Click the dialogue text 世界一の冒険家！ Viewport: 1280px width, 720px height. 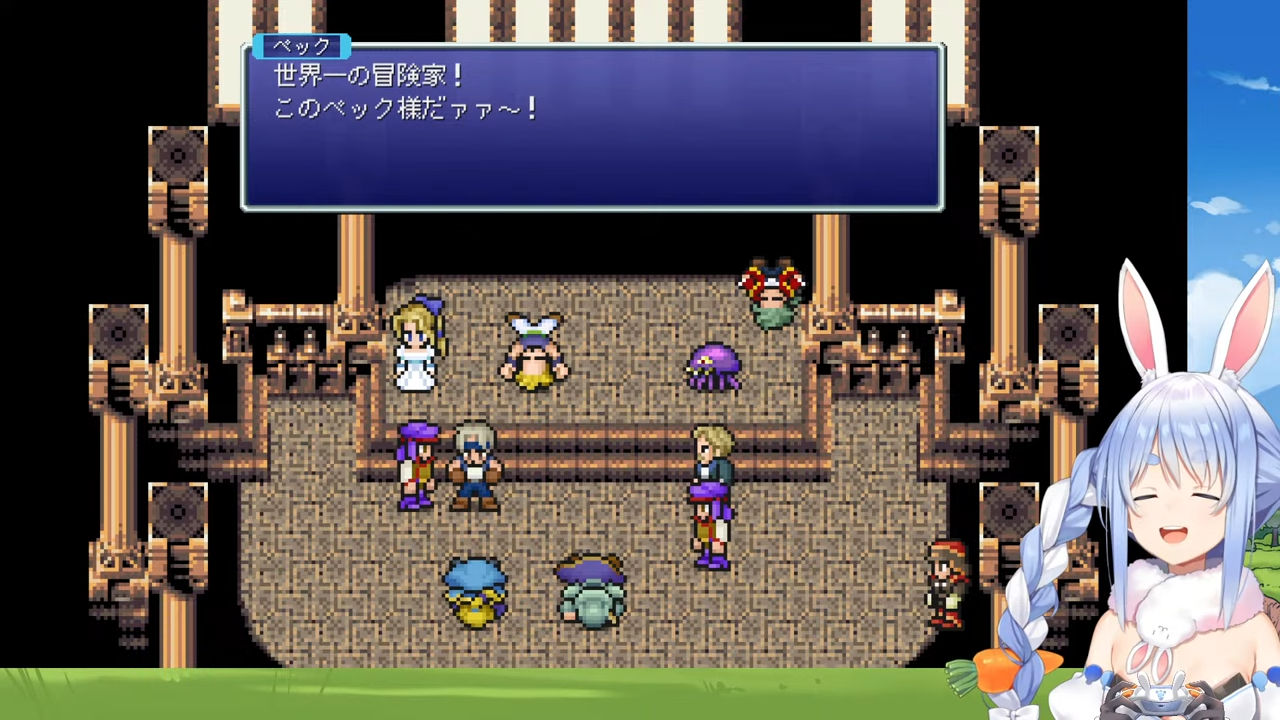click(367, 75)
